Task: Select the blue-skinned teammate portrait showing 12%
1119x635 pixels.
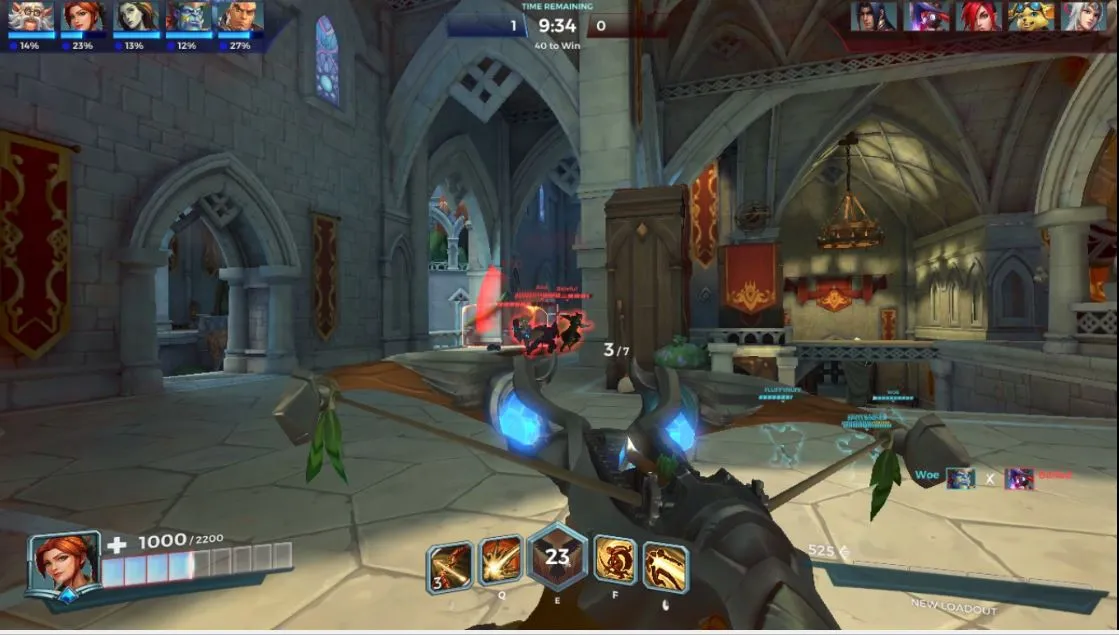Action: [187, 17]
